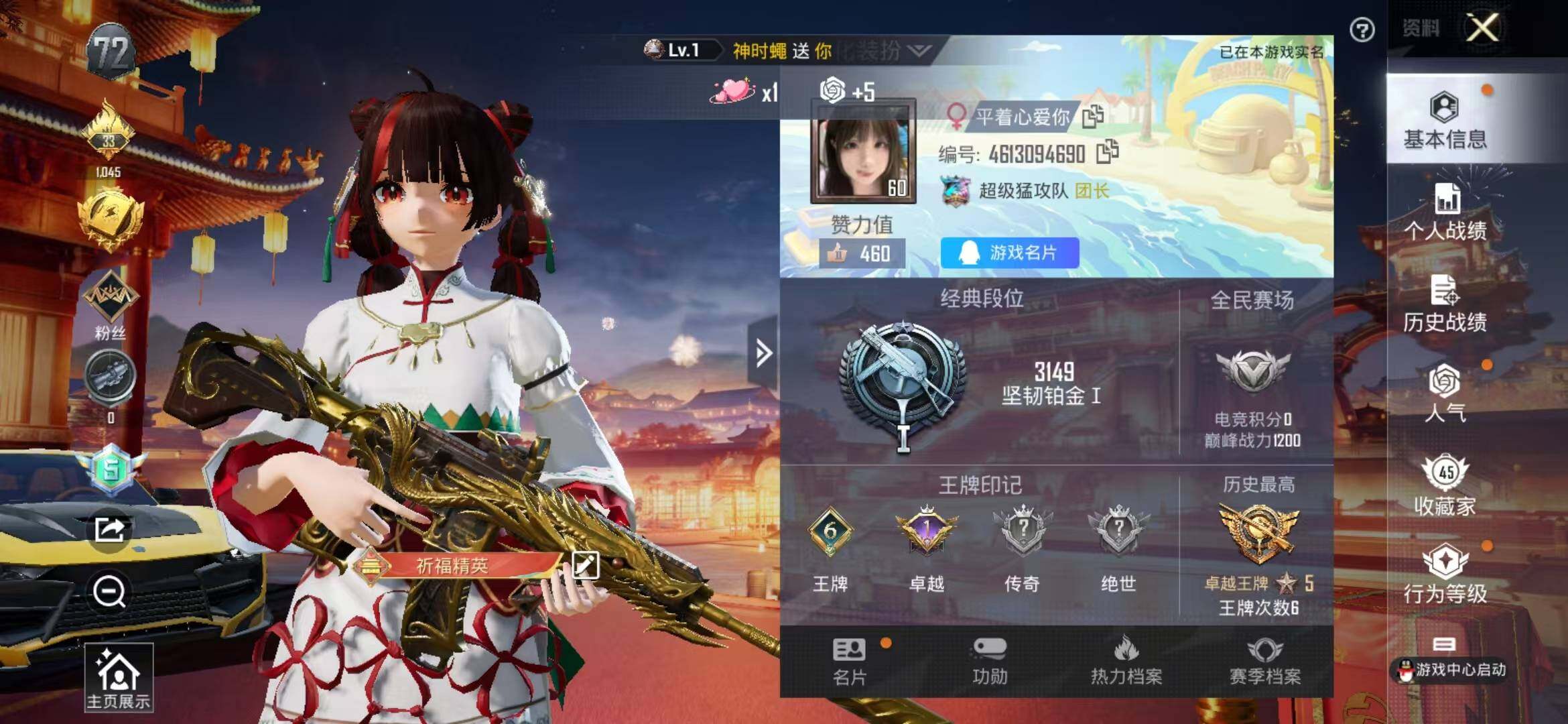Open the 个人战绩 tab
The height and width of the screenshot is (724, 1568).
[x=1445, y=213]
